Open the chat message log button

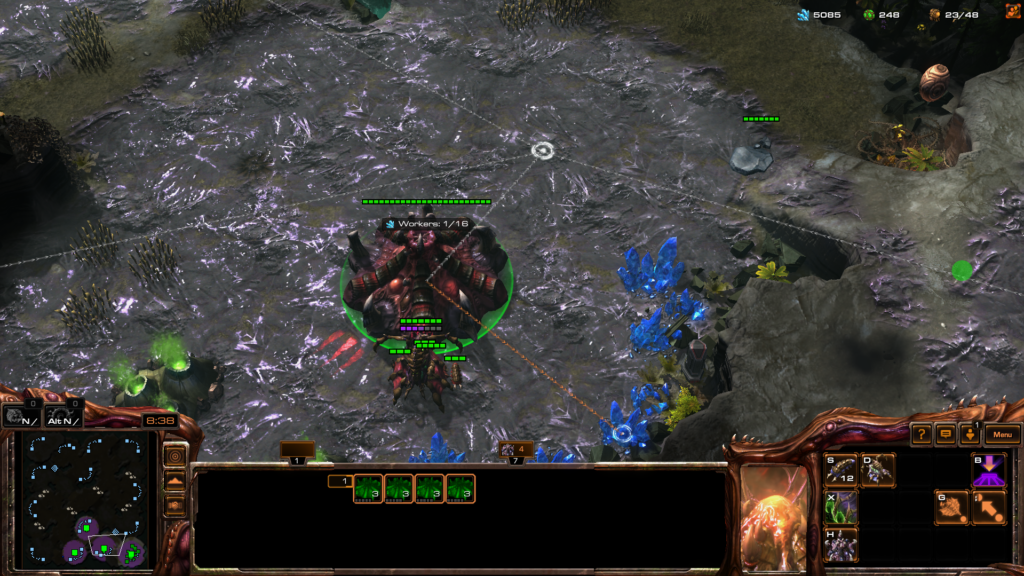945,435
